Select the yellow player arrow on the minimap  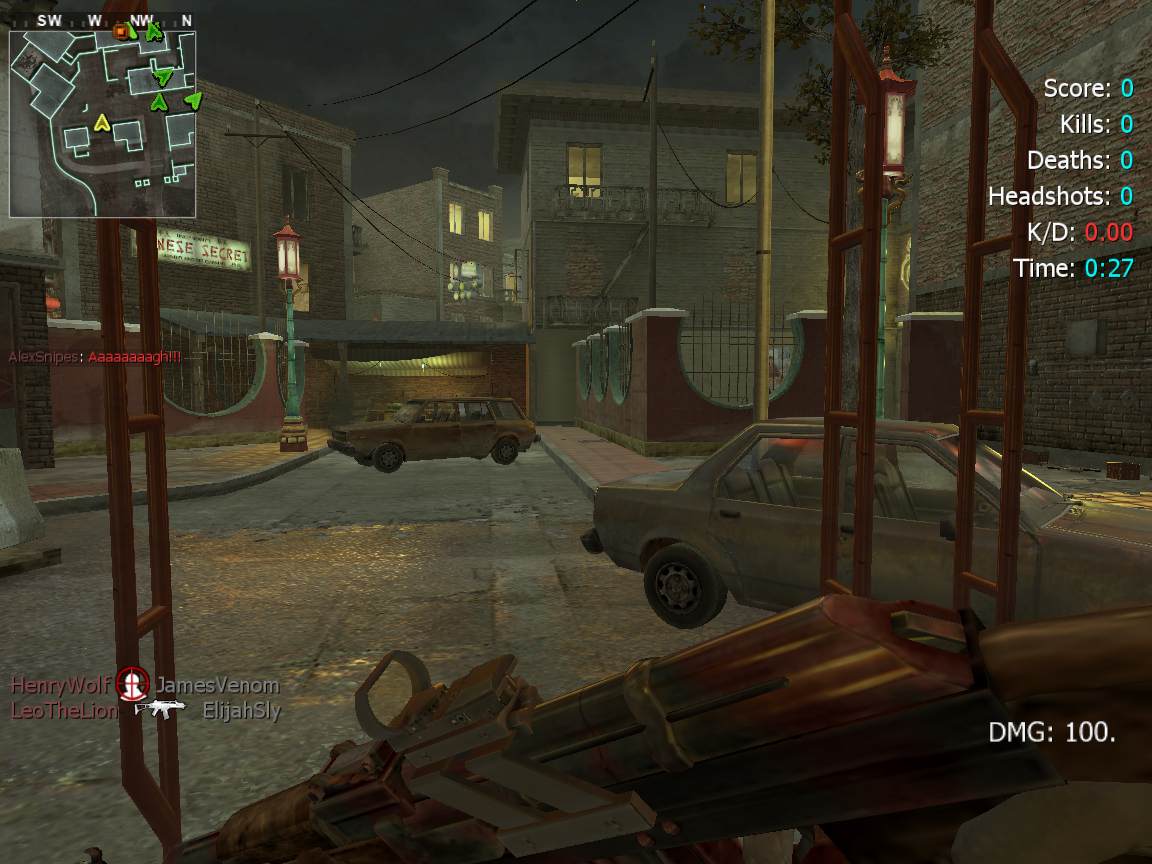pyautogui.click(x=100, y=123)
